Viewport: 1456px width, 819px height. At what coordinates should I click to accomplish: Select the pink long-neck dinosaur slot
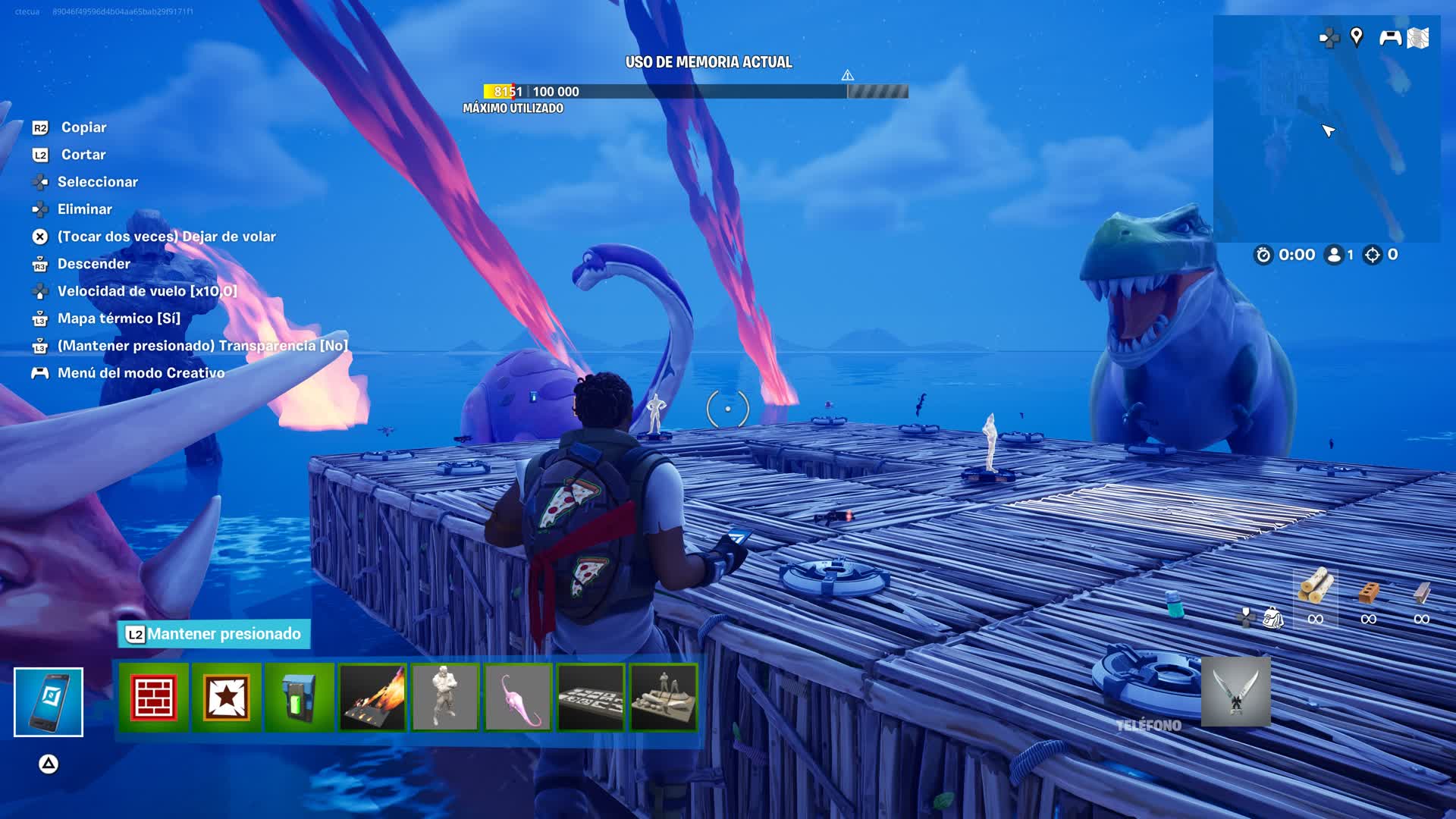pos(518,698)
